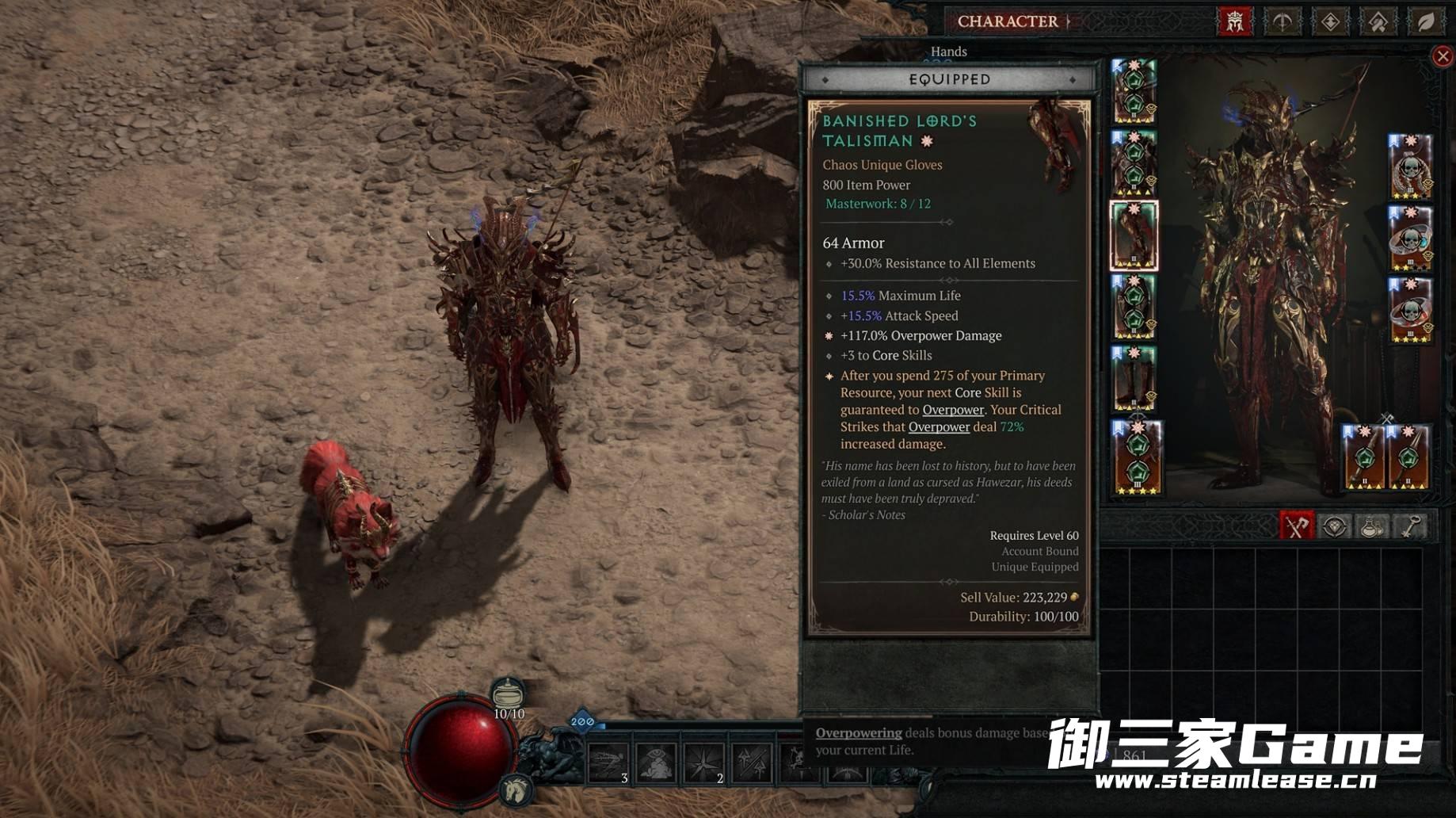Select the highlighted equipped gloves slot

(1134, 235)
